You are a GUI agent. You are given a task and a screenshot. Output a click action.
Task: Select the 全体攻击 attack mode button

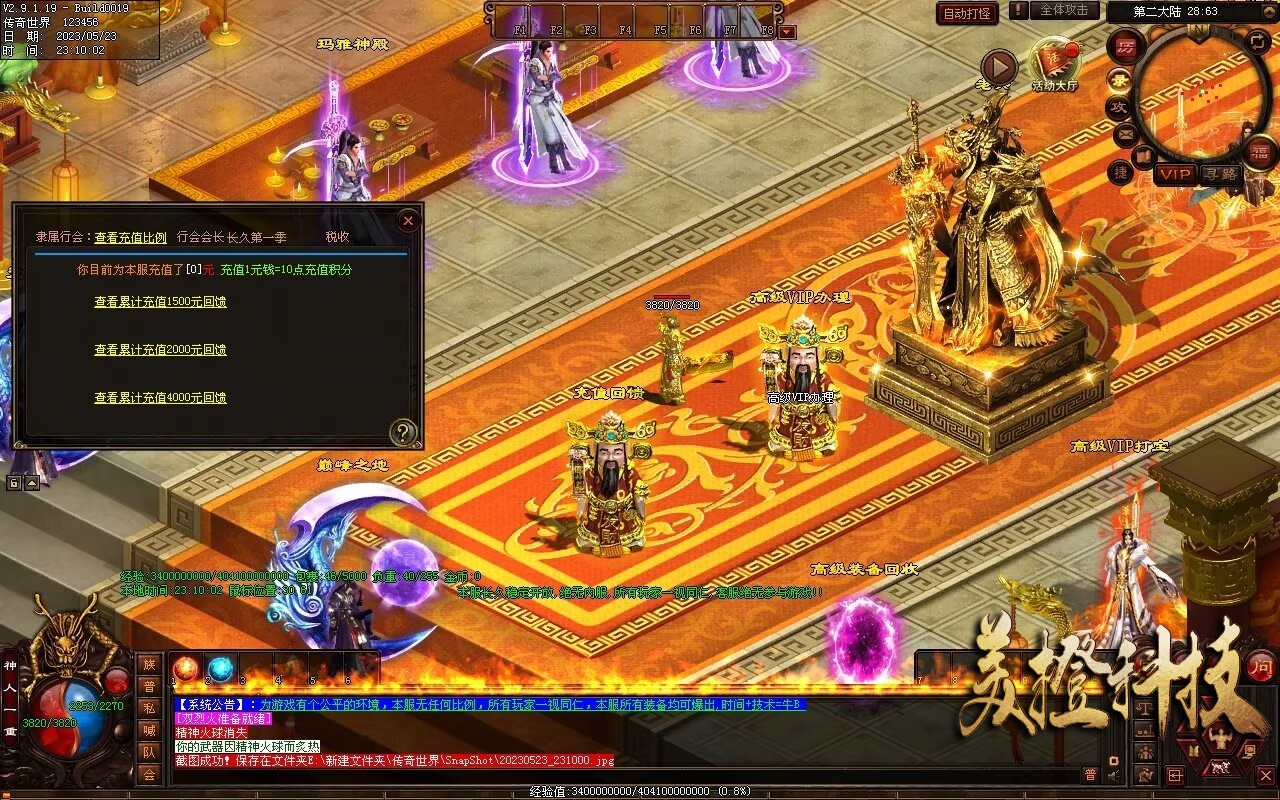tap(1064, 11)
